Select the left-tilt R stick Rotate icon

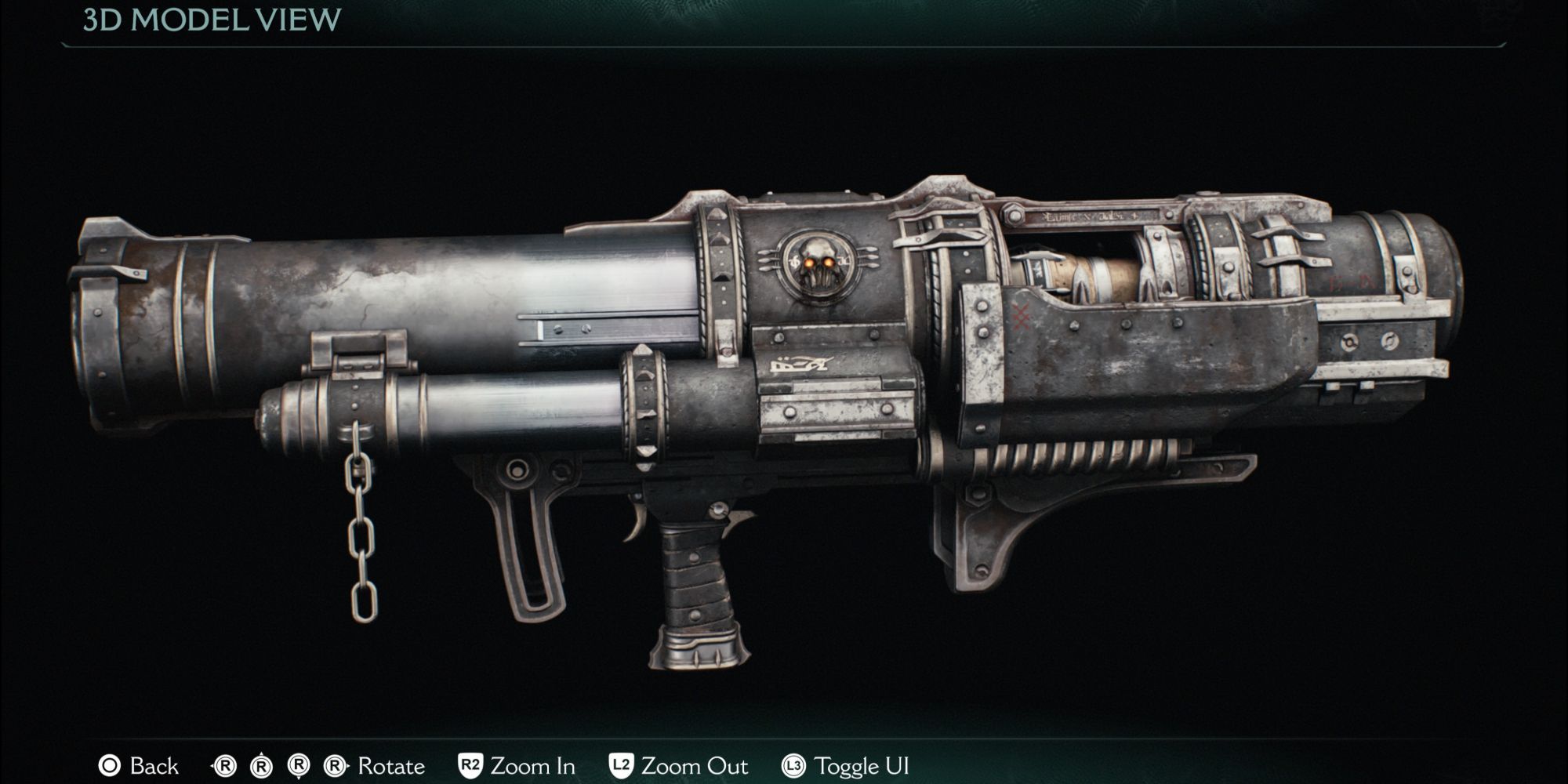[223, 767]
